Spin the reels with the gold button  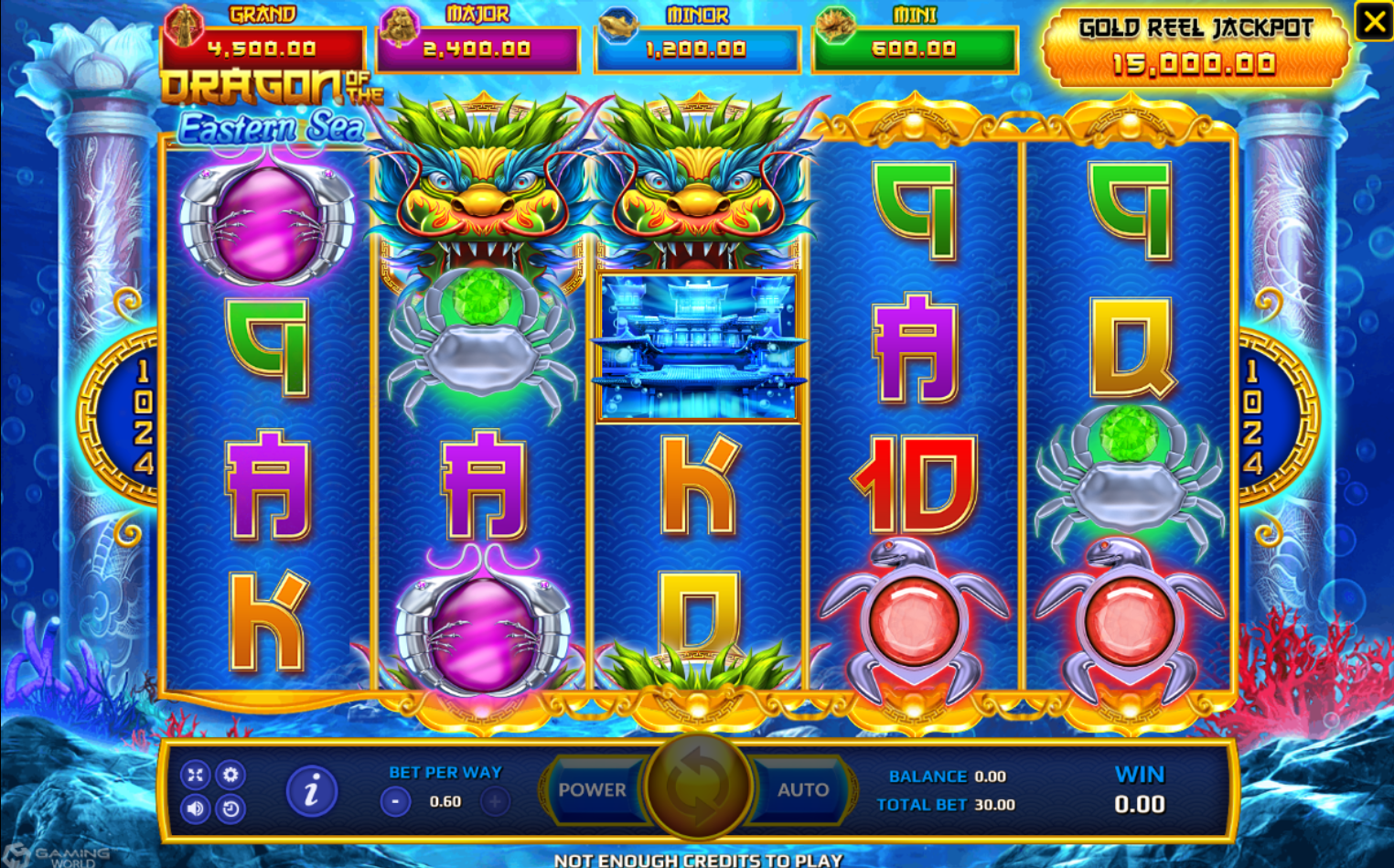[698, 788]
